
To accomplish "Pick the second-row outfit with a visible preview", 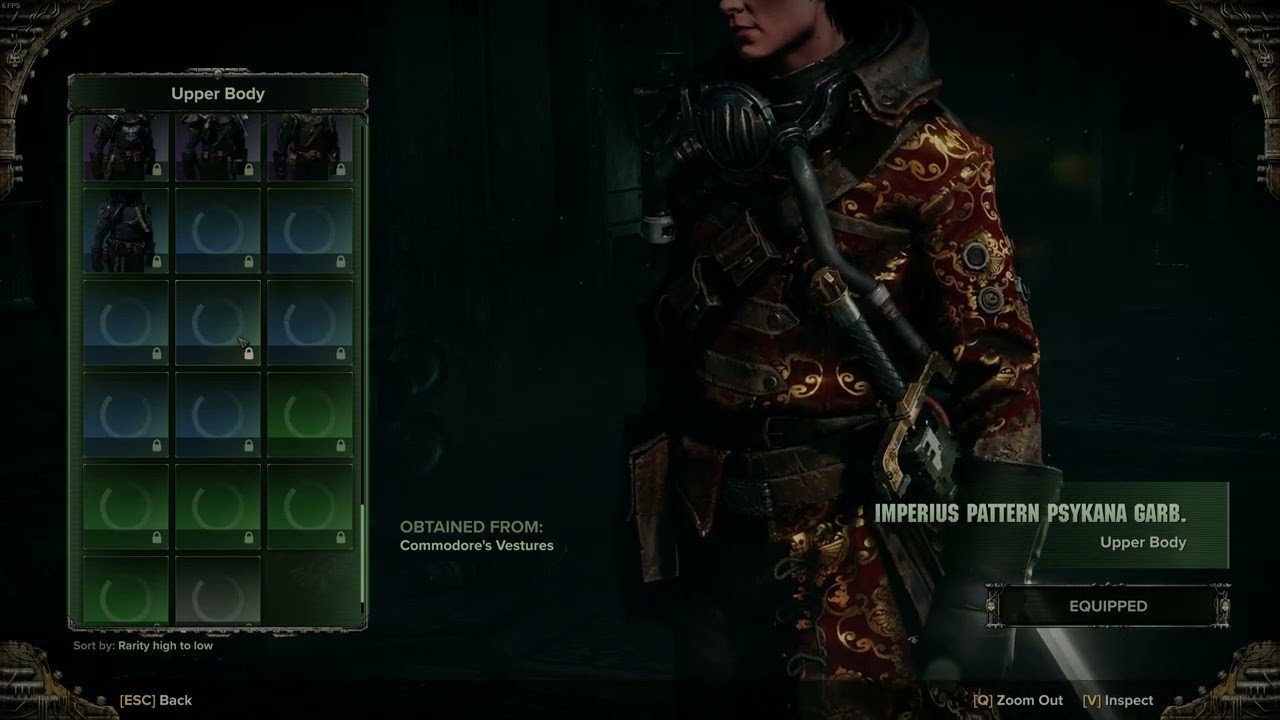I will tap(126, 230).
